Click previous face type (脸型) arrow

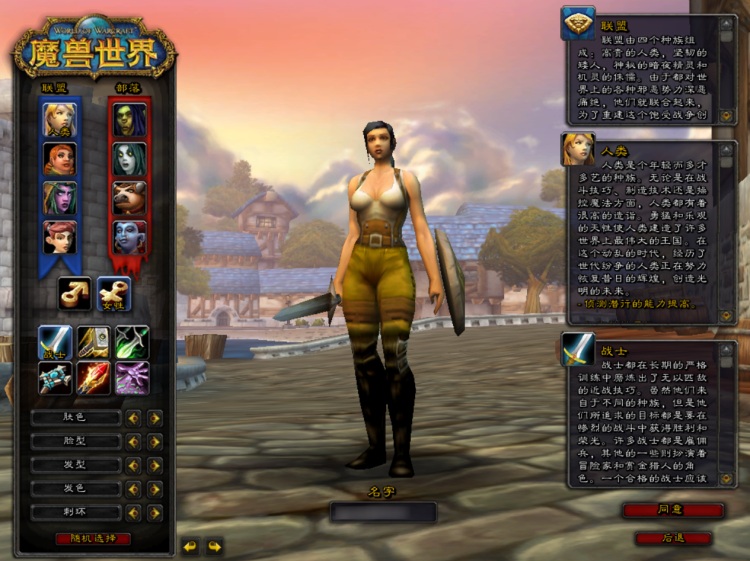133,441
